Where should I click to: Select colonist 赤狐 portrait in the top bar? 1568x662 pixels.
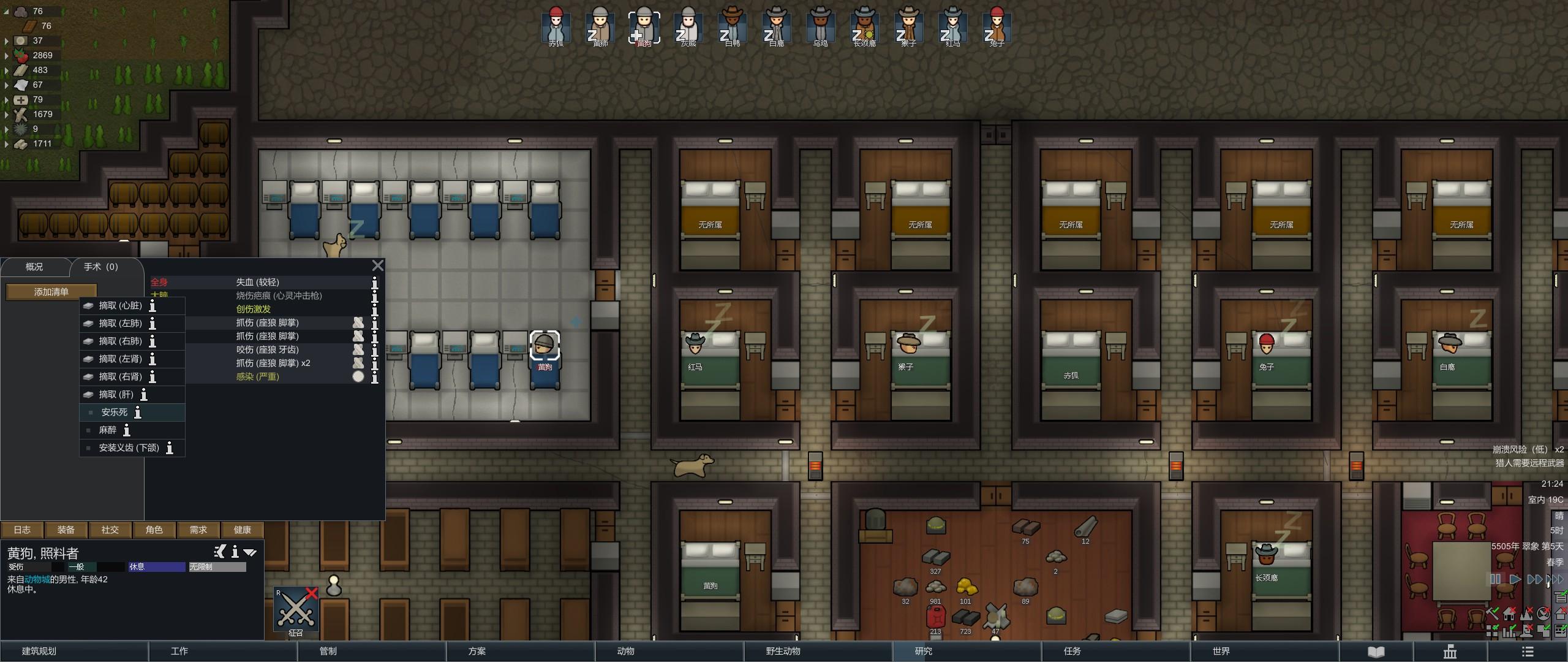556,26
